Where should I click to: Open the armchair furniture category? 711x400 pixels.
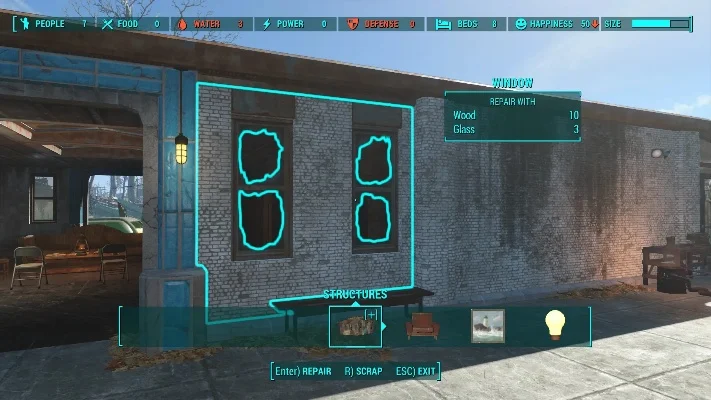coord(423,326)
